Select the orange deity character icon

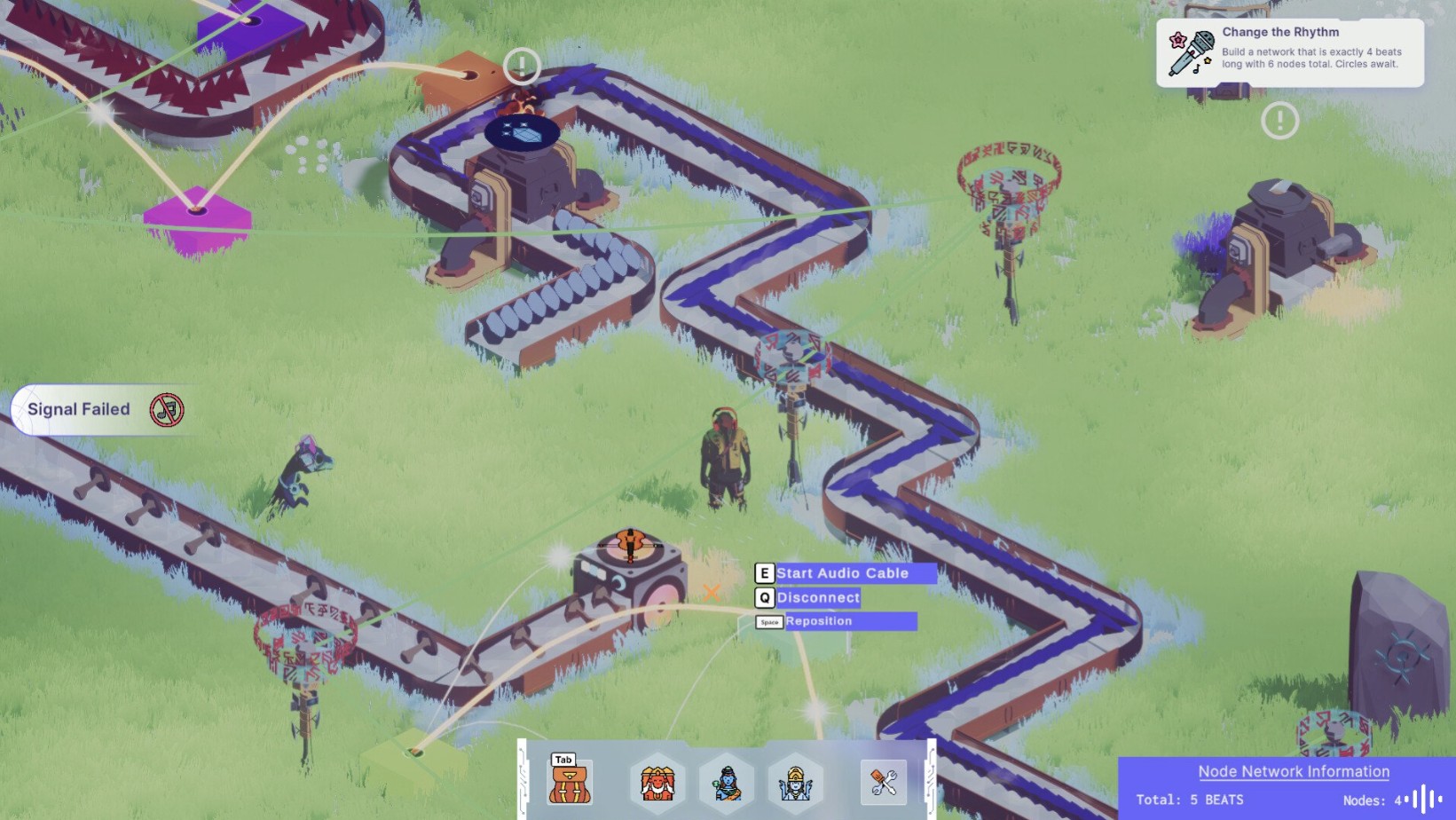pos(655,782)
